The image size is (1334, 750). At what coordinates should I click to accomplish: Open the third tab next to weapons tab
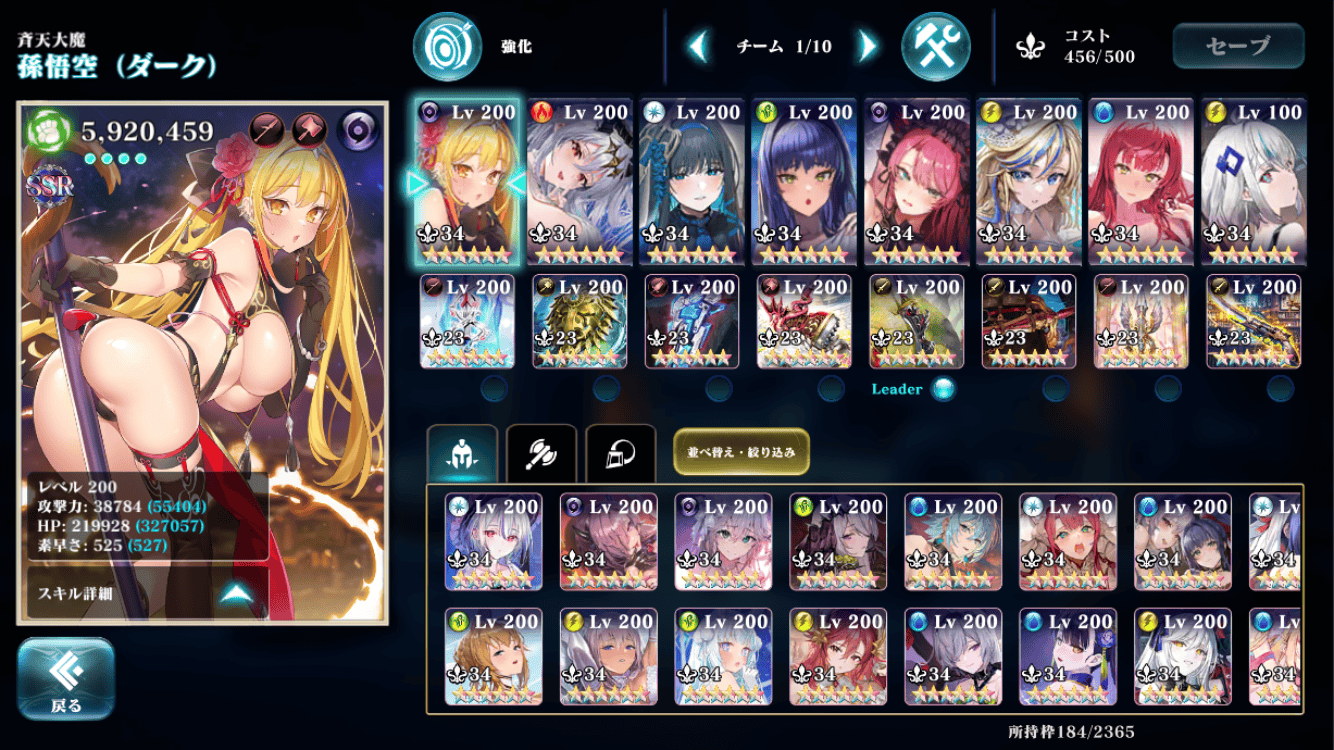pyautogui.click(x=620, y=455)
